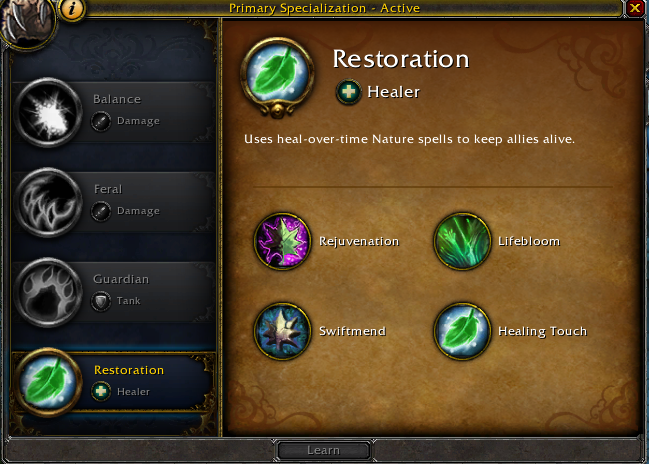Viewport: 649px width, 464px height.
Task: Click the Healing Touch spell icon
Action: click(x=461, y=331)
